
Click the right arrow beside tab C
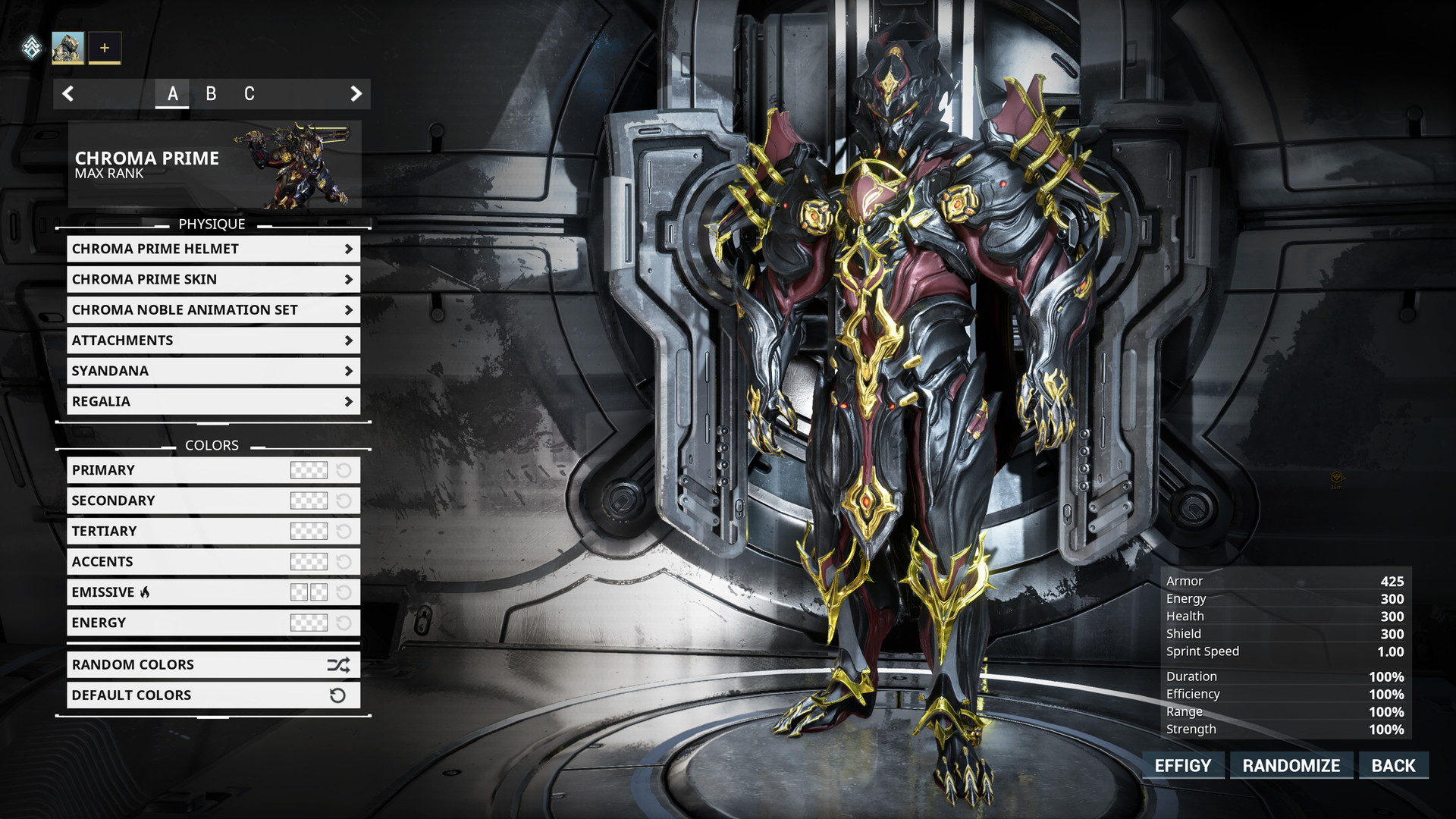pyautogui.click(x=356, y=93)
